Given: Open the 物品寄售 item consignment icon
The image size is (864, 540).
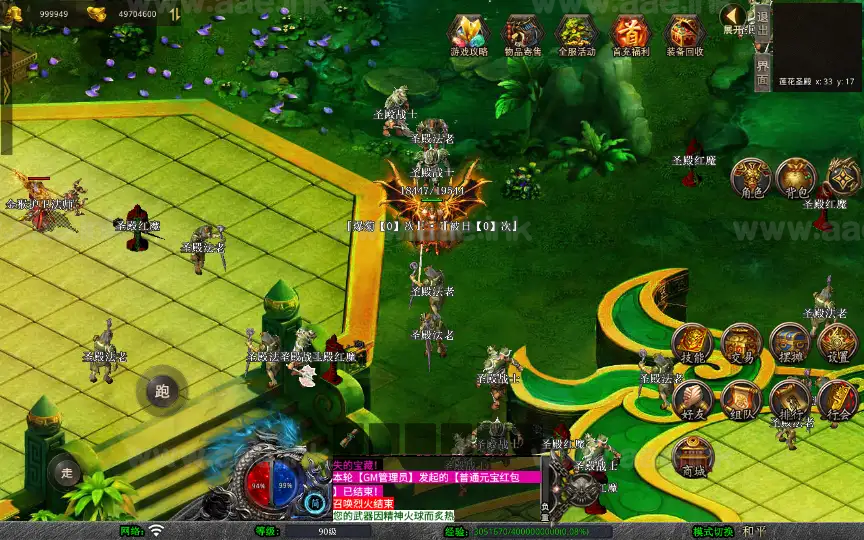Looking at the screenshot, I should pos(522,35).
